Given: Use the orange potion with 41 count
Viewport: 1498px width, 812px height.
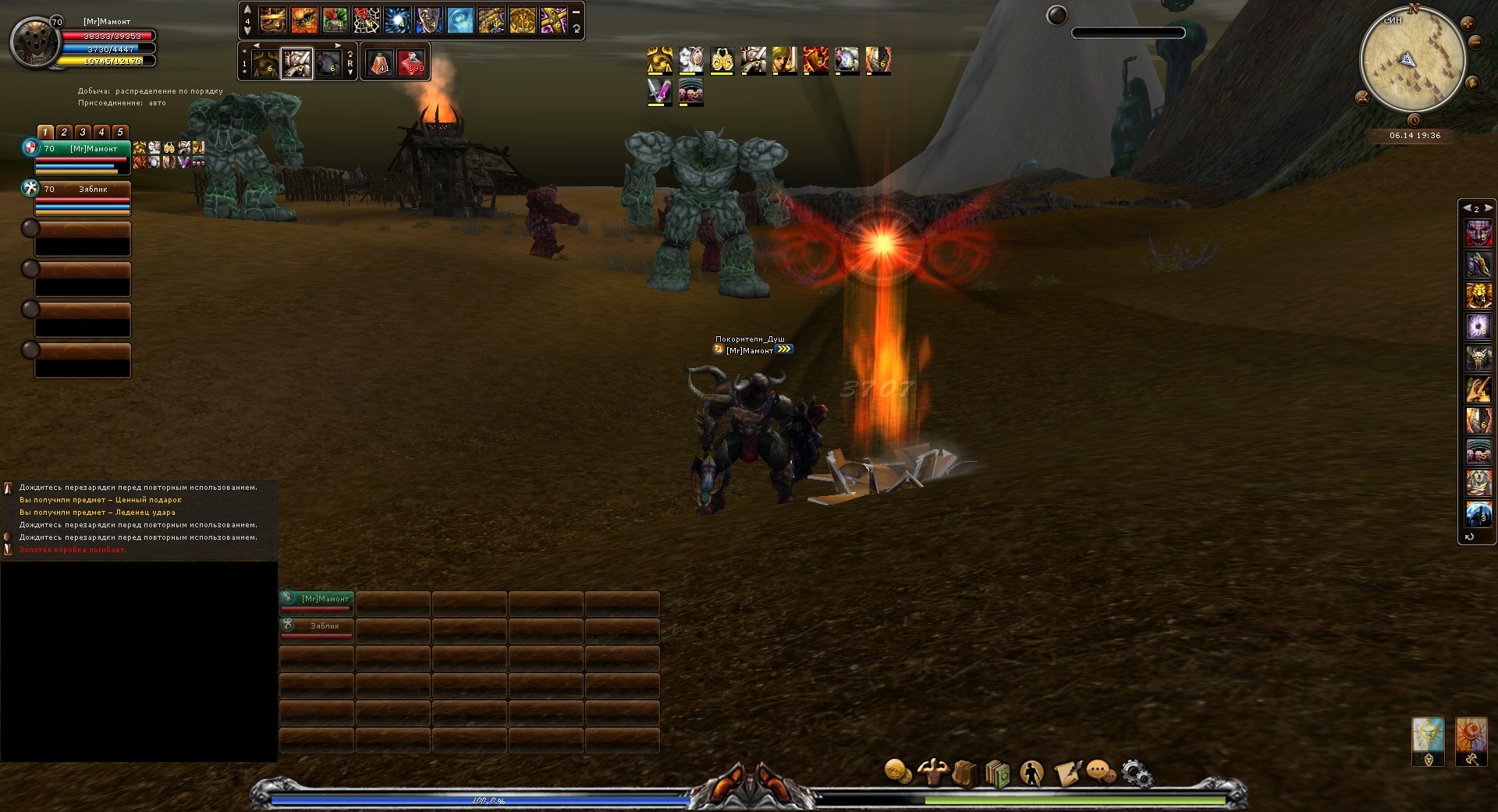Looking at the screenshot, I should click(380, 62).
